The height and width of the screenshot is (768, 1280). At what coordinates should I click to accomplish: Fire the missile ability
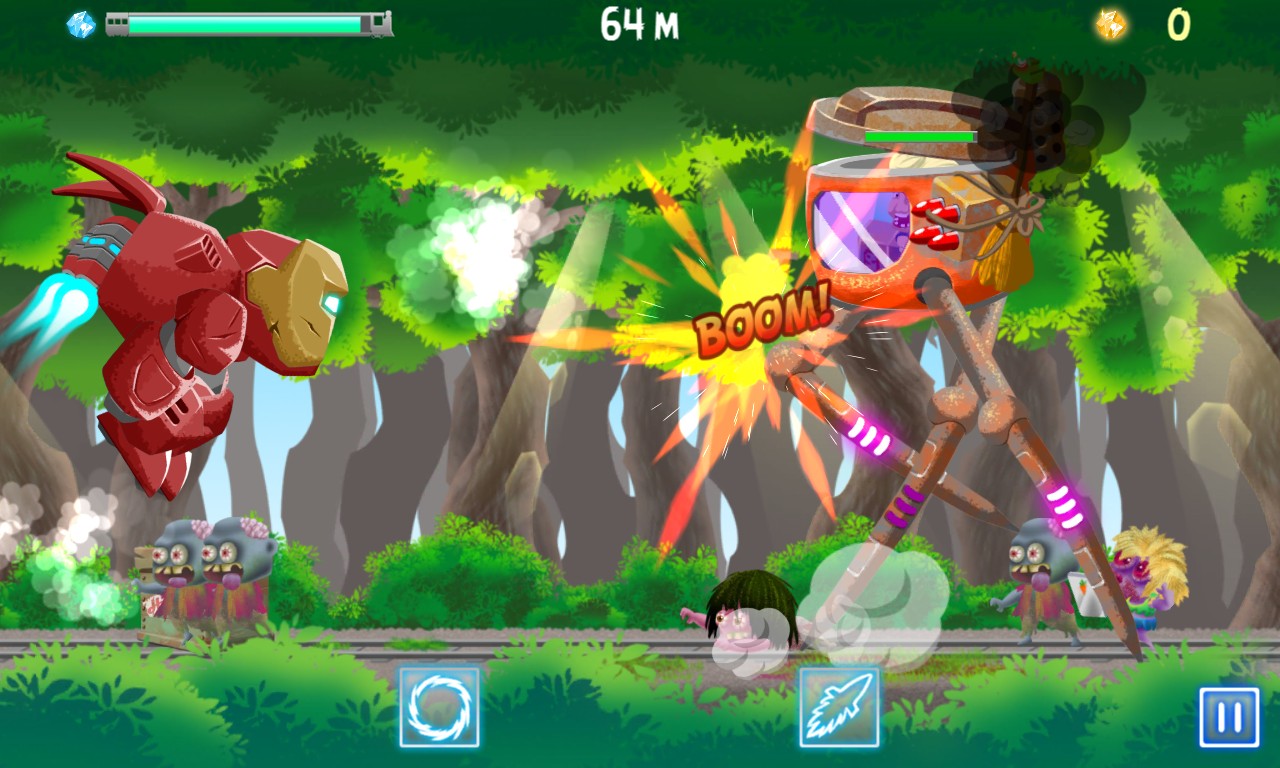click(x=839, y=707)
